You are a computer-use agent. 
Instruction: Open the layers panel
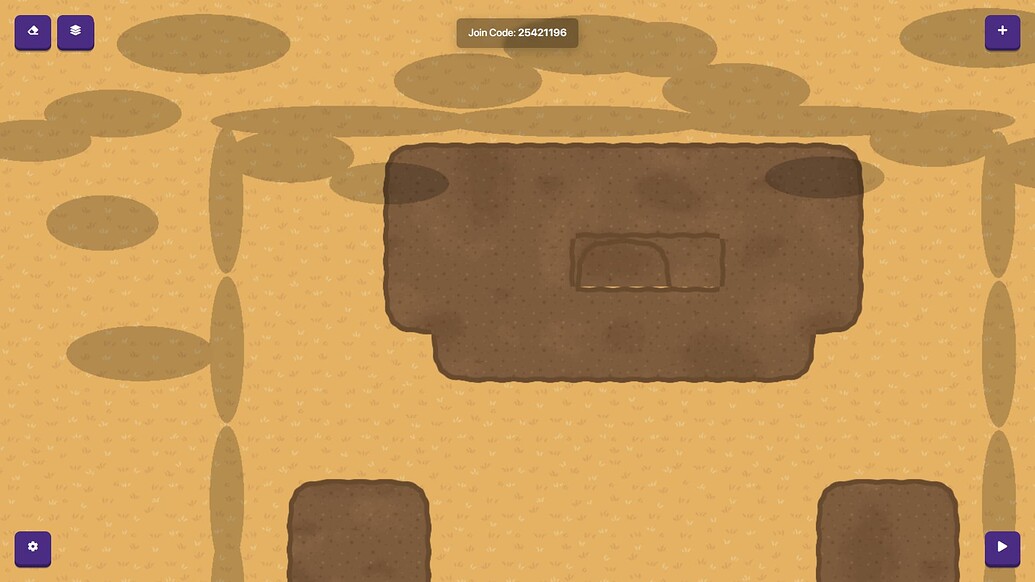pyautogui.click(x=75, y=32)
